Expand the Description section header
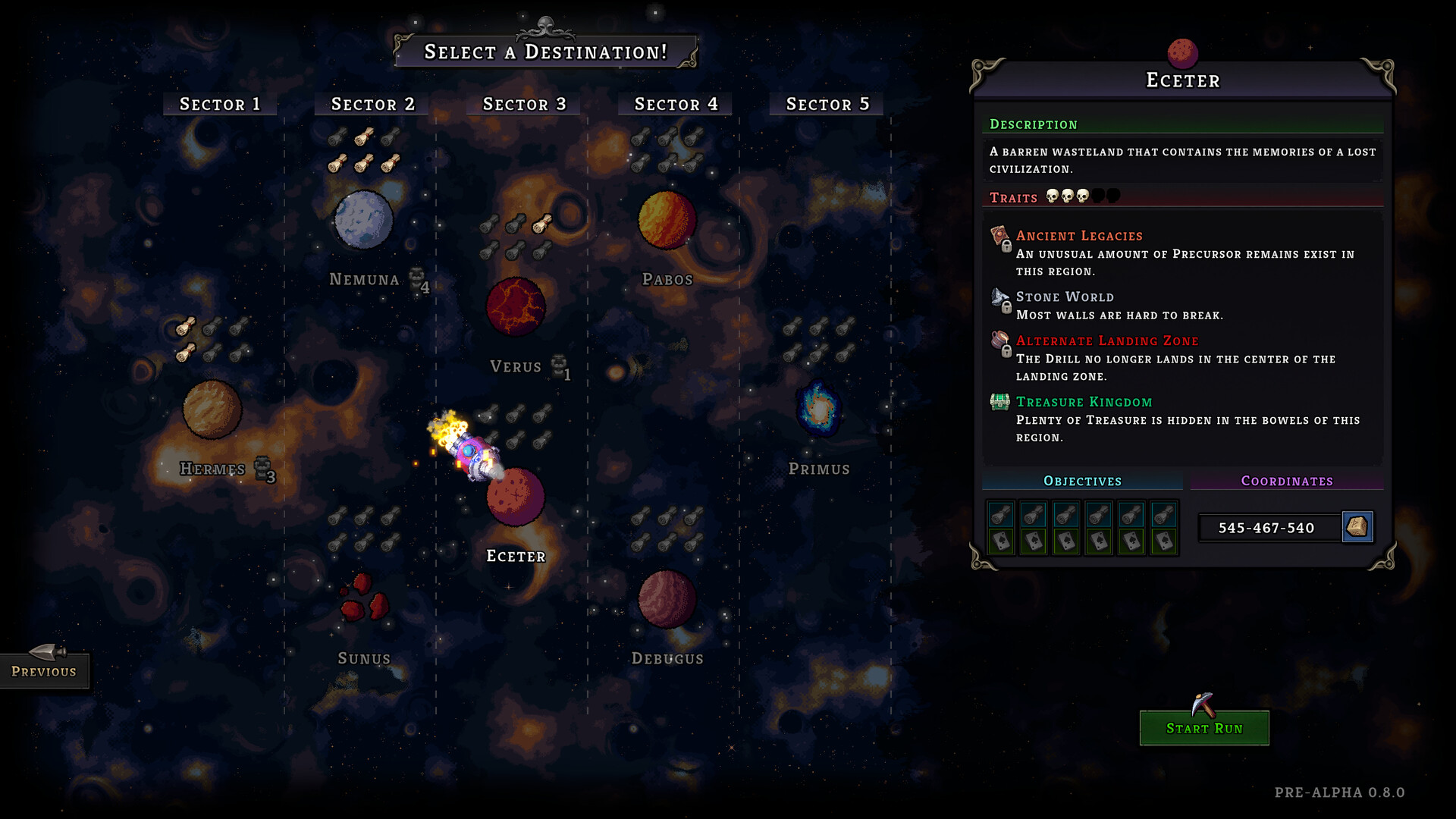The image size is (1456, 819). pos(1033,124)
